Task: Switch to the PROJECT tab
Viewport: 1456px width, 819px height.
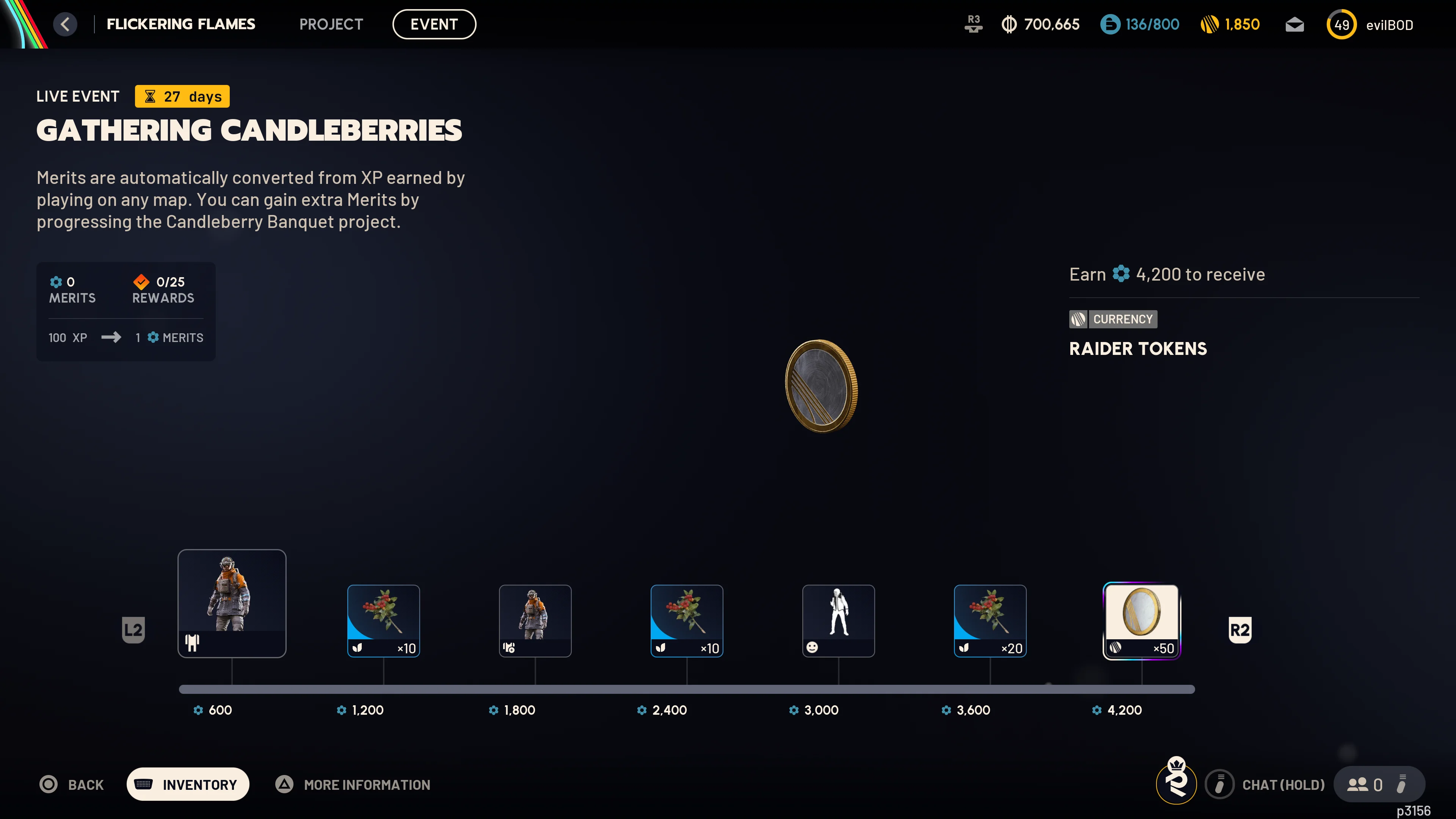Action: [x=331, y=24]
